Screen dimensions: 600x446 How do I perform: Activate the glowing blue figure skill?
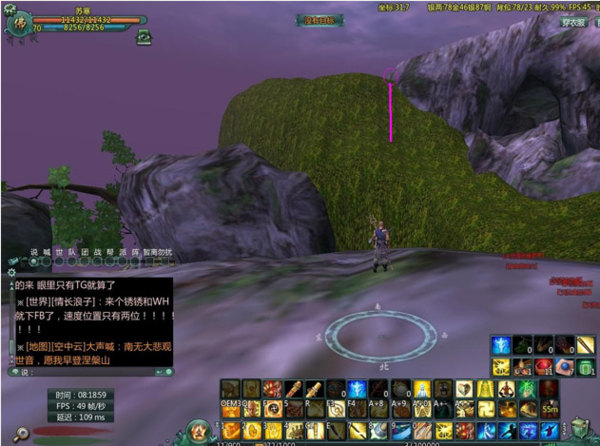pos(501,345)
